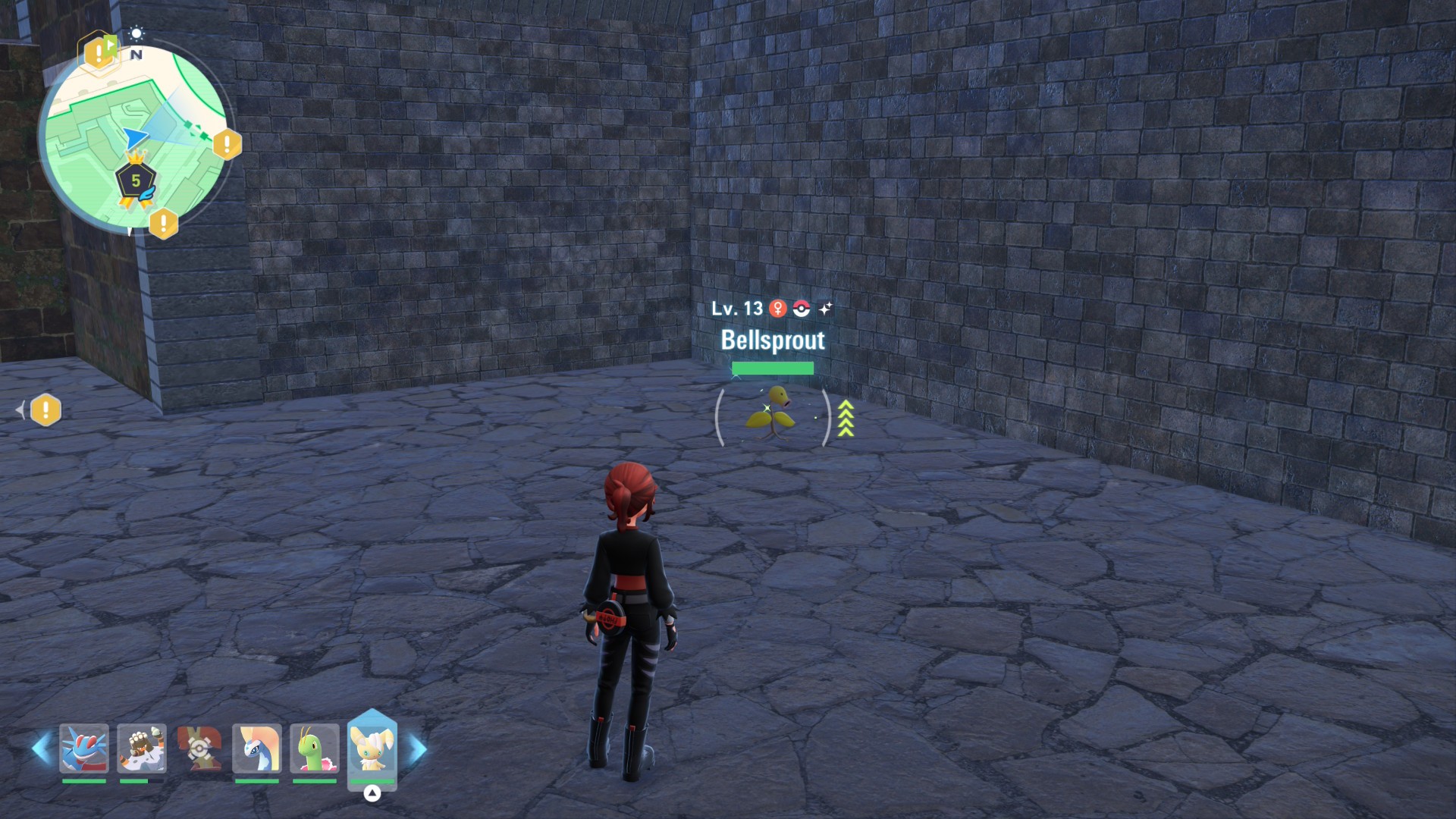Switch to Aurorus in the party bar
1456x819 pixels.
click(257, 749)
